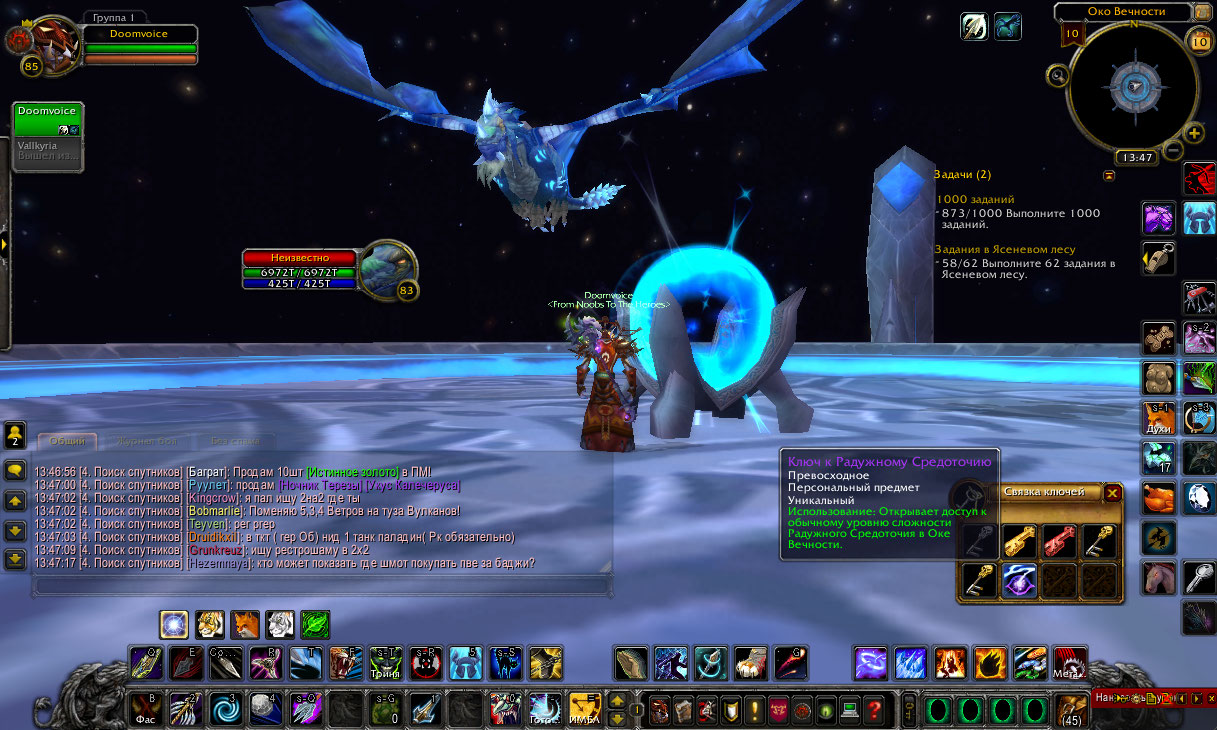Click the circular minimap display
This screenshot has height=730, width=1217.
coord(1133,86)
